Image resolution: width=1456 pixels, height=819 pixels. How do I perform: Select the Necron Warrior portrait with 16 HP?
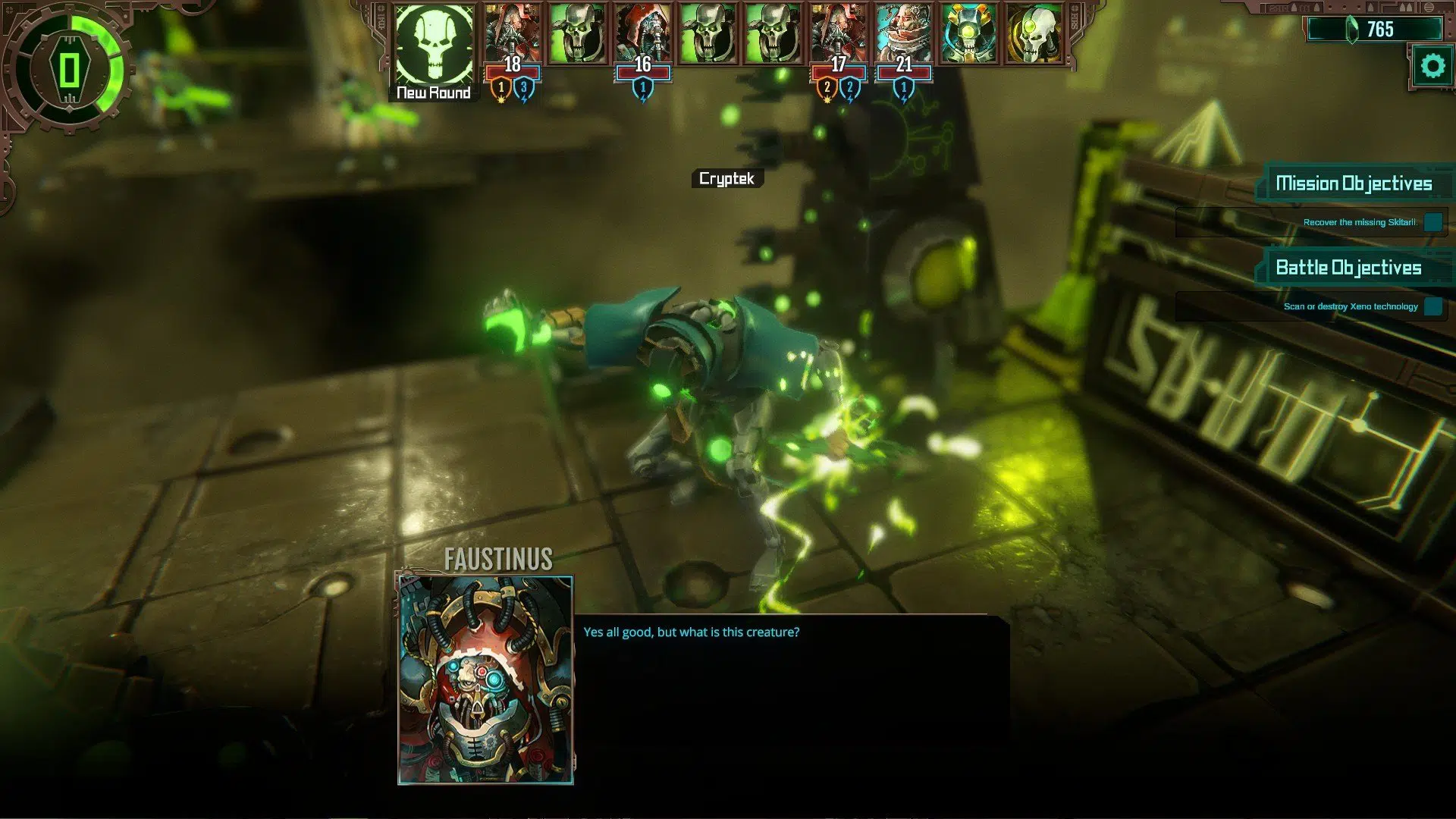tap(643, 32)
